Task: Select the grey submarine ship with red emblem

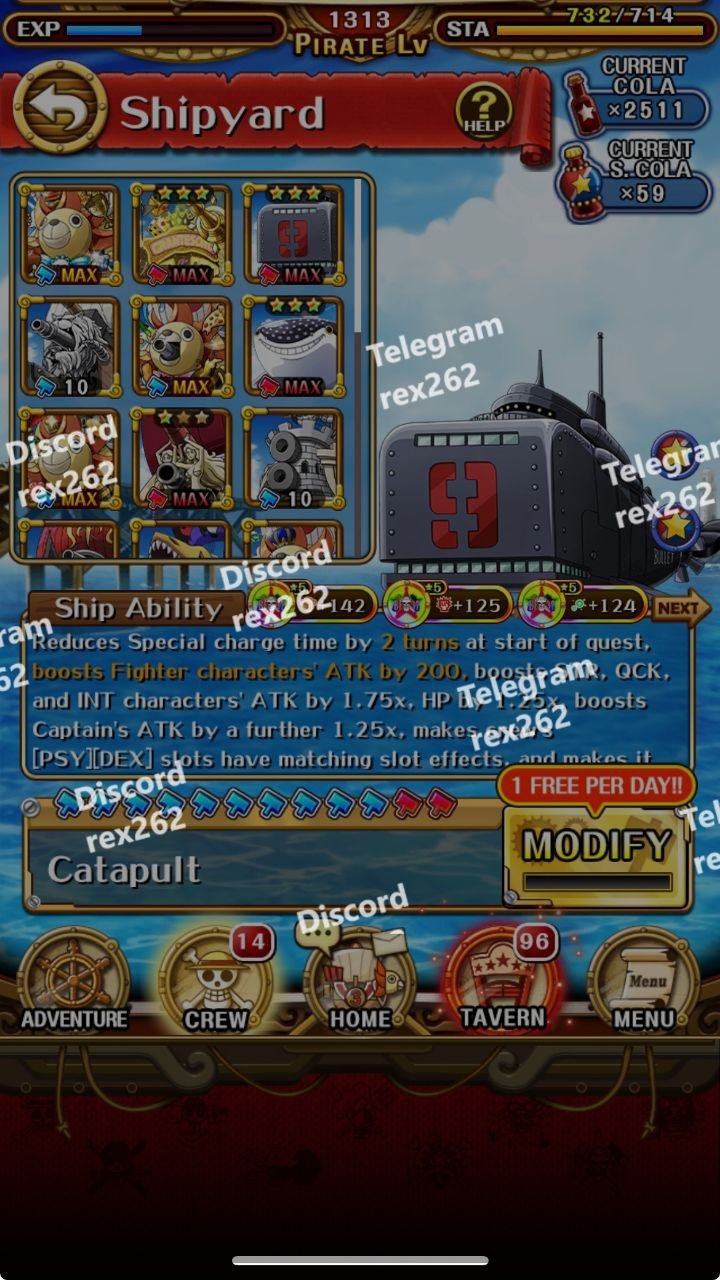Action: [x=294, y=234]
